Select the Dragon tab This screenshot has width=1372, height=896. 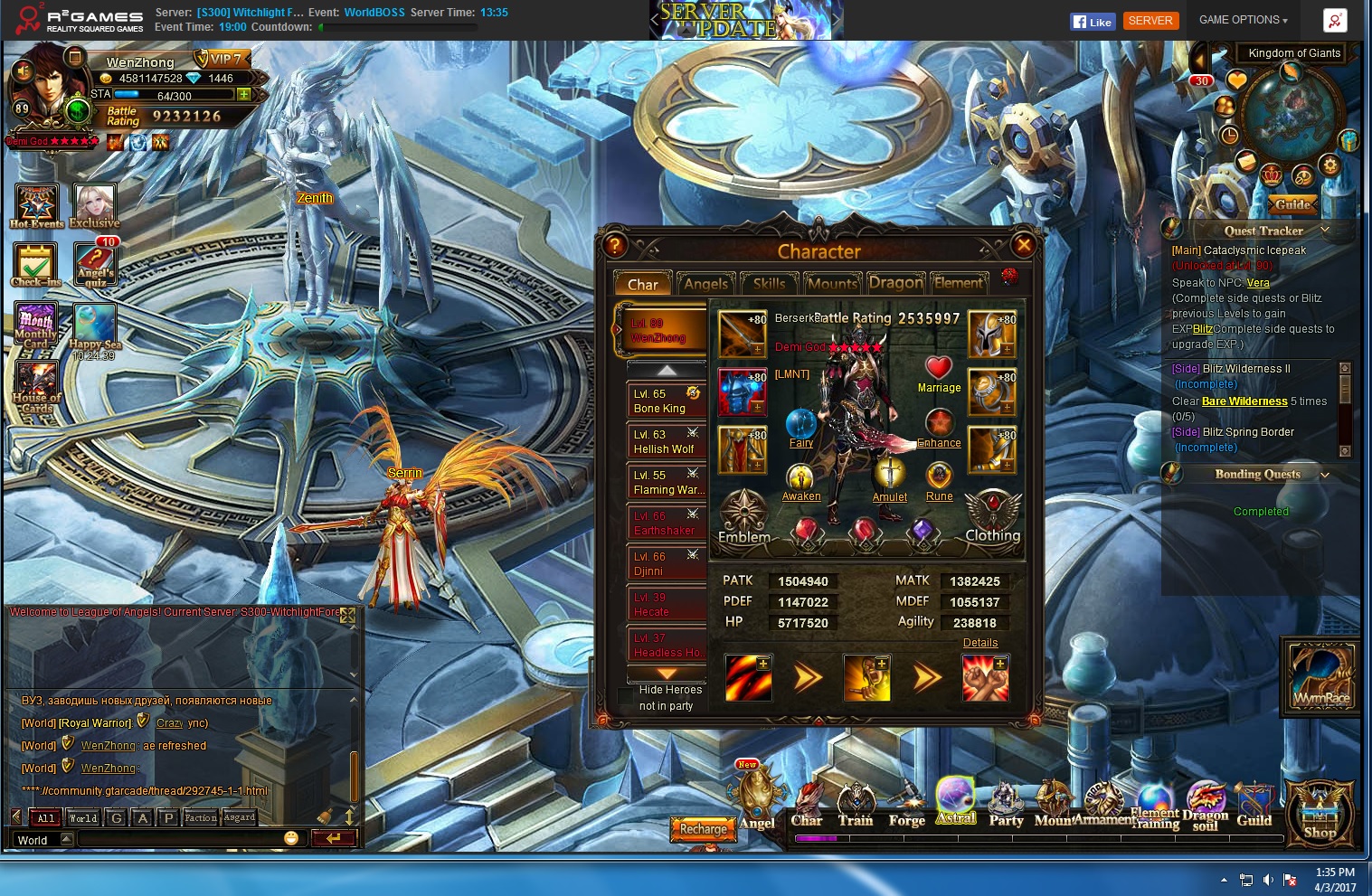pos(895,284)
